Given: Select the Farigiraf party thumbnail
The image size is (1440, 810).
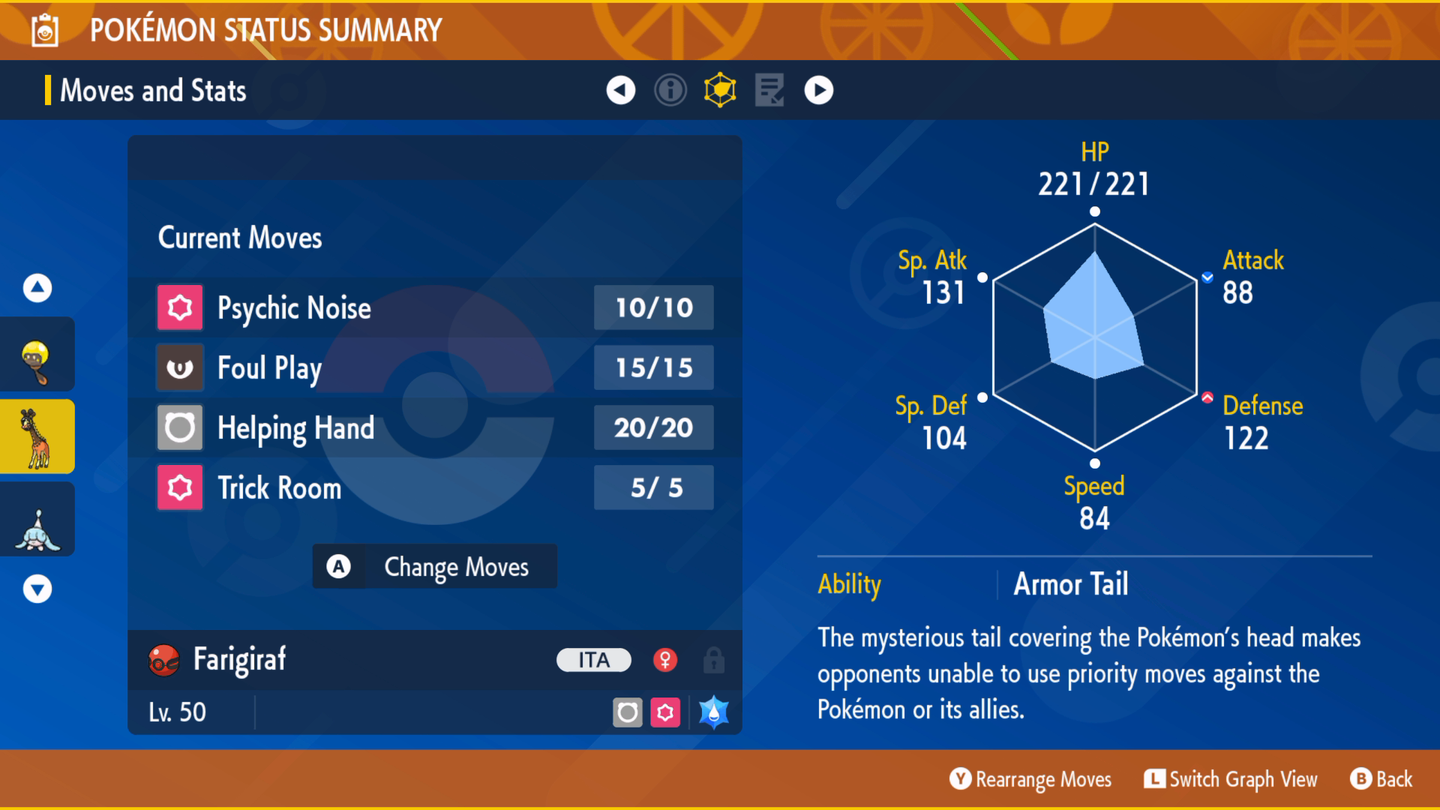Looking at the screenshot, I should coord(38,437).
